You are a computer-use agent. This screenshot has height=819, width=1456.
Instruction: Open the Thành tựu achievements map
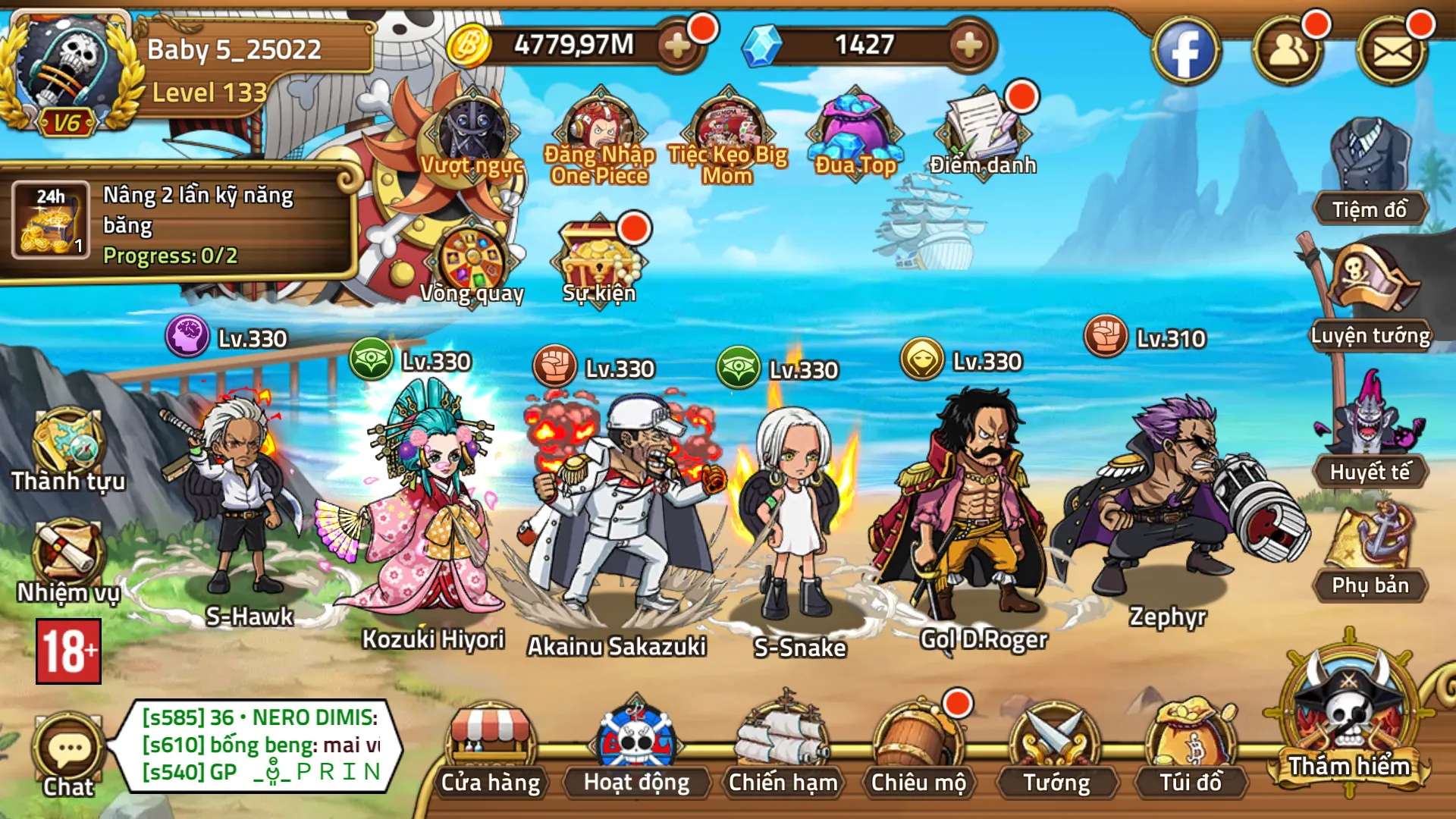tap(67, 447)
